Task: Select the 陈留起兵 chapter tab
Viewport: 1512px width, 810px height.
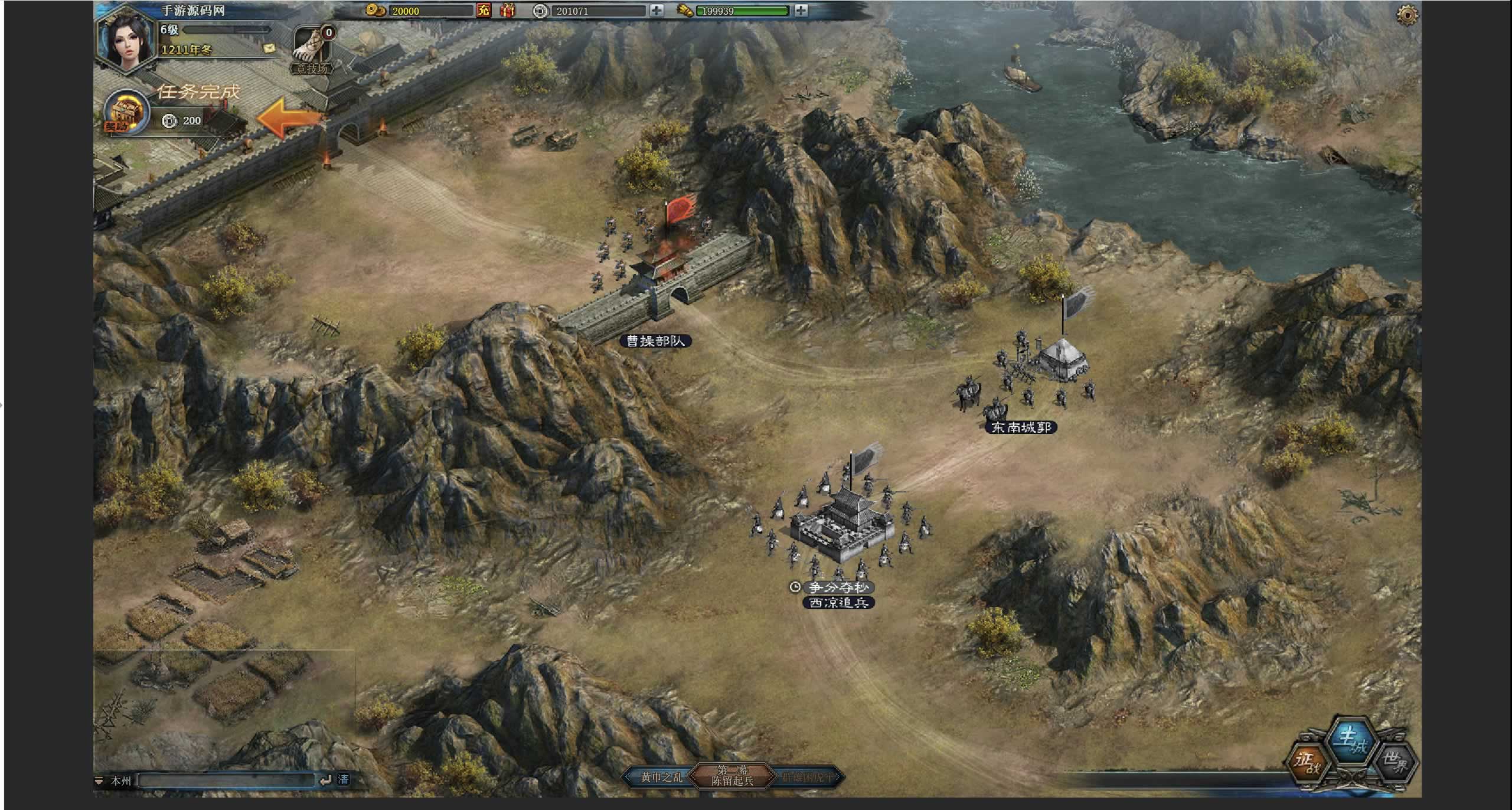Action: (732, 776)
